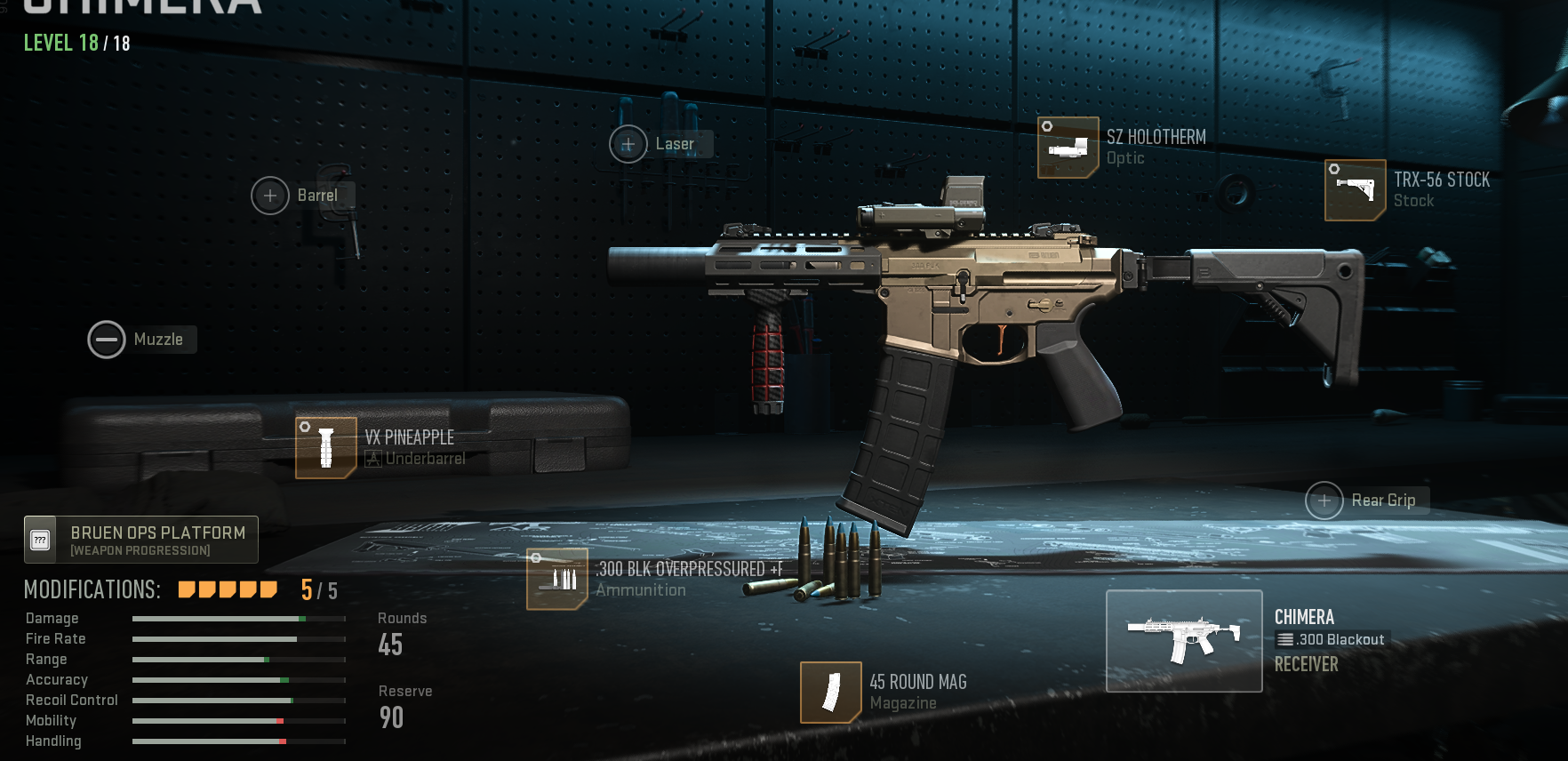
Task: Add a Rear Grip attachment
Action: [x=1324, y=501]
